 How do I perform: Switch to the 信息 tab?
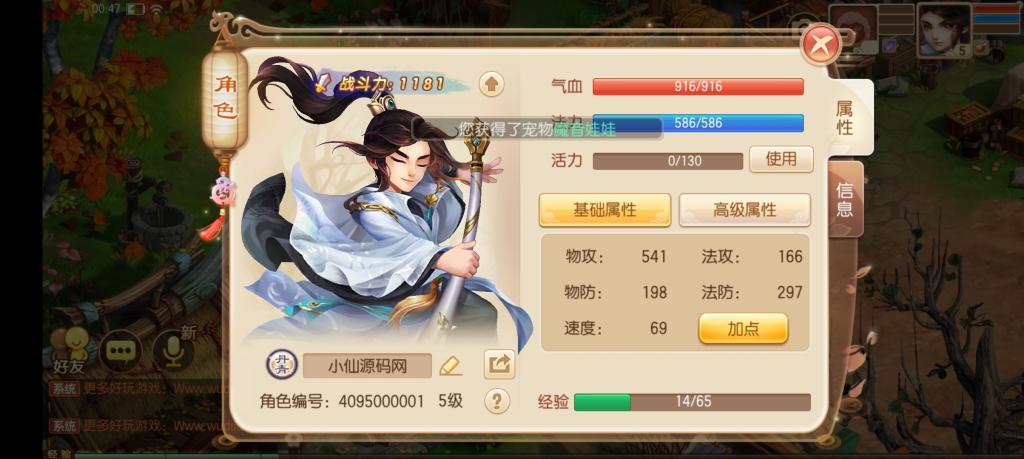[845, 199]
